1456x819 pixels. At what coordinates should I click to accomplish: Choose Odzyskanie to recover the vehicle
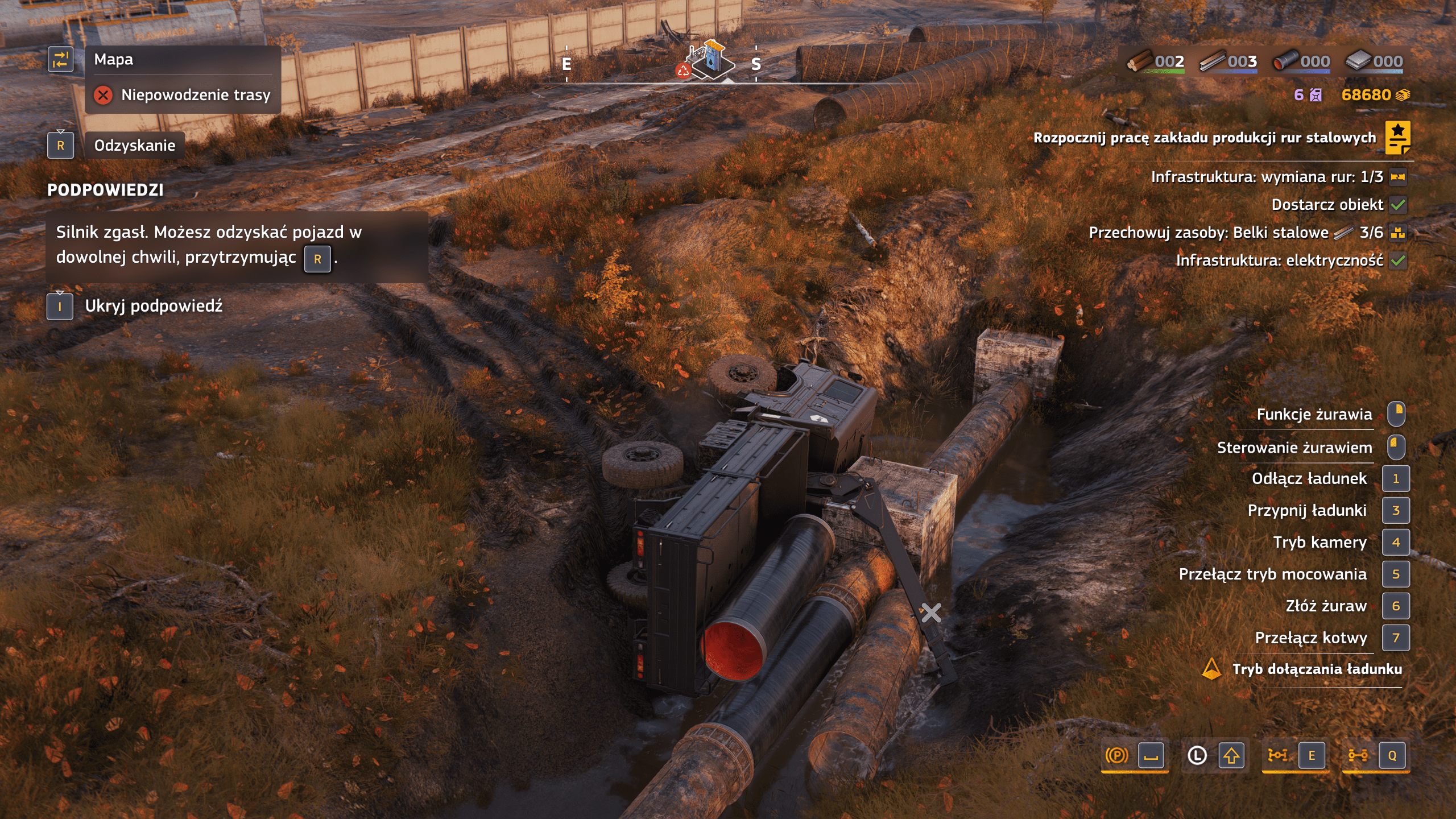(134, 146)
